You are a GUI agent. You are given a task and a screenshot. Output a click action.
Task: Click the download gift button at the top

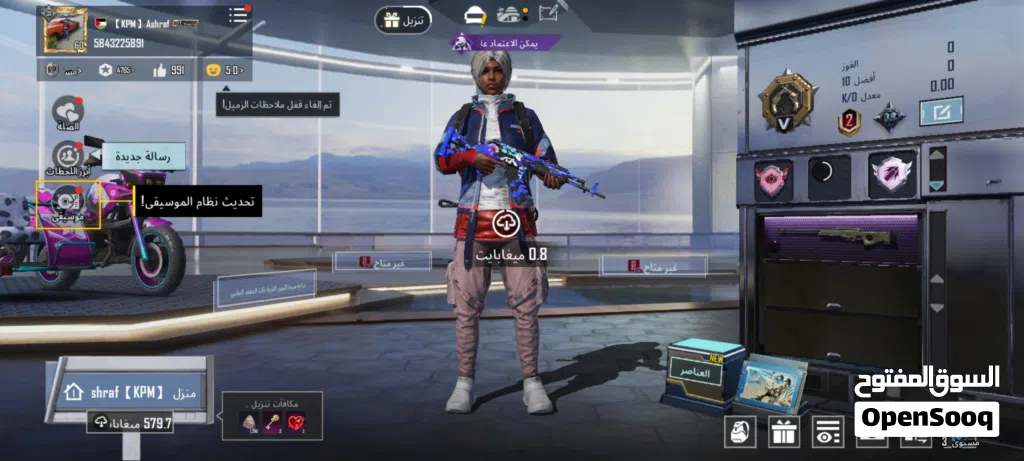tap(403, 19)
